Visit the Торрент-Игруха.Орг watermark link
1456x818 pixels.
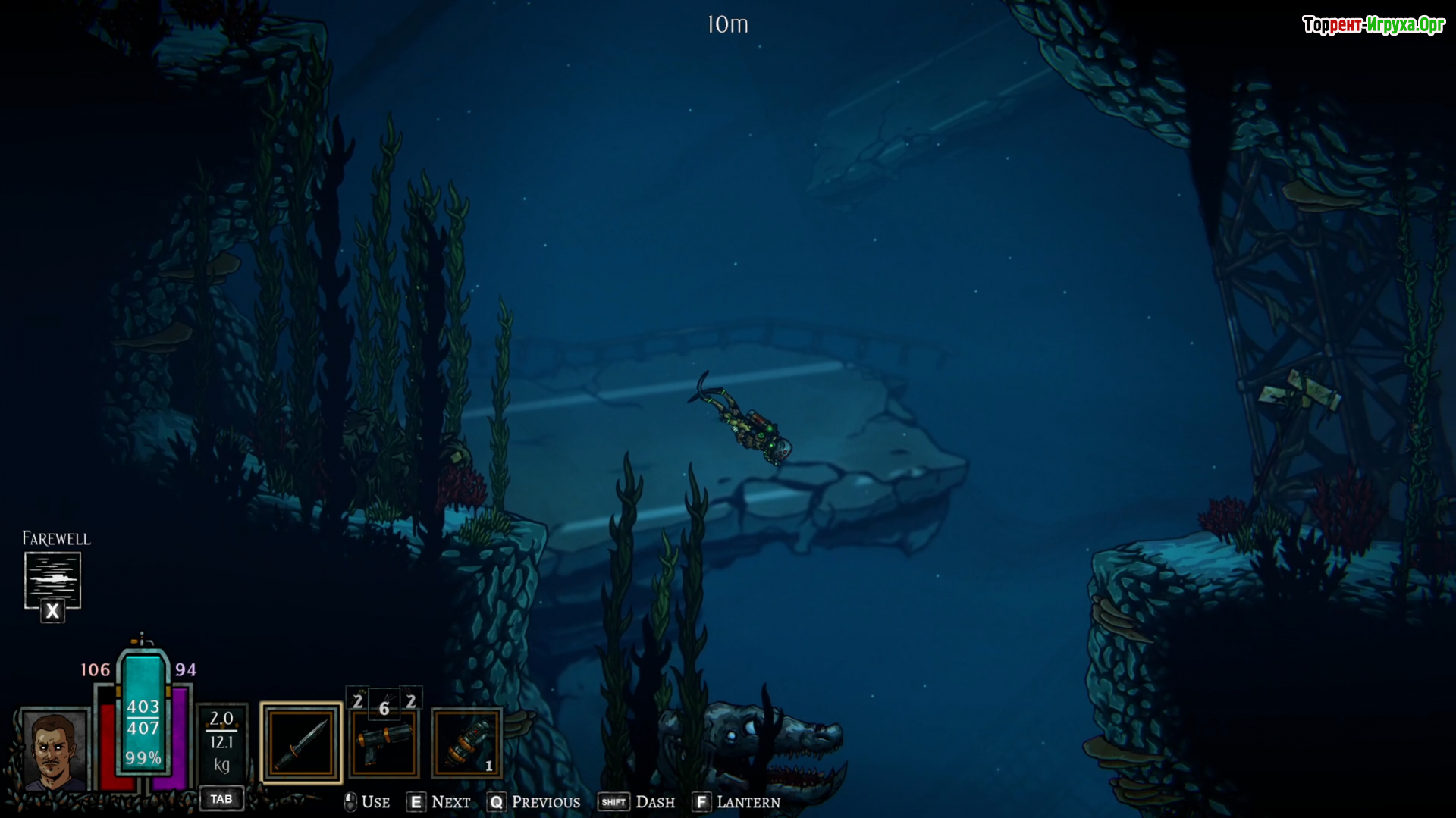1373,25
